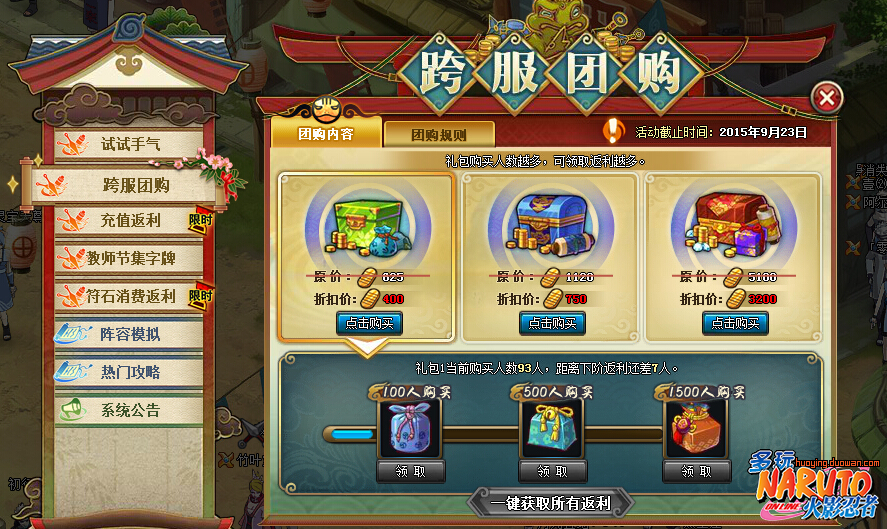Select the 团购内容 tab
This screenshot has width=887, height=529.
[x=326, y=133]
